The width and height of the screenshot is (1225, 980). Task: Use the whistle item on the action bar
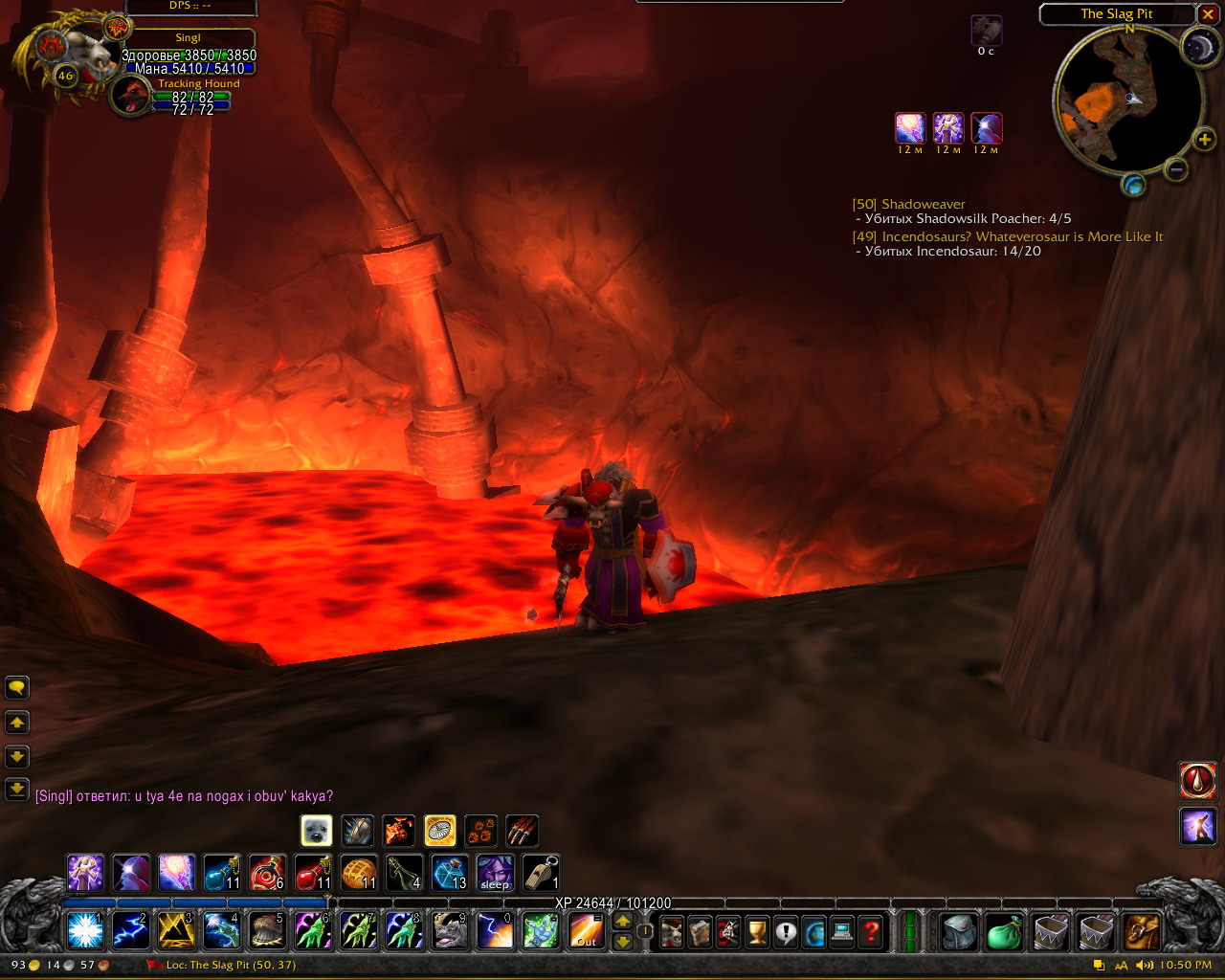click(x=541, y=873)
